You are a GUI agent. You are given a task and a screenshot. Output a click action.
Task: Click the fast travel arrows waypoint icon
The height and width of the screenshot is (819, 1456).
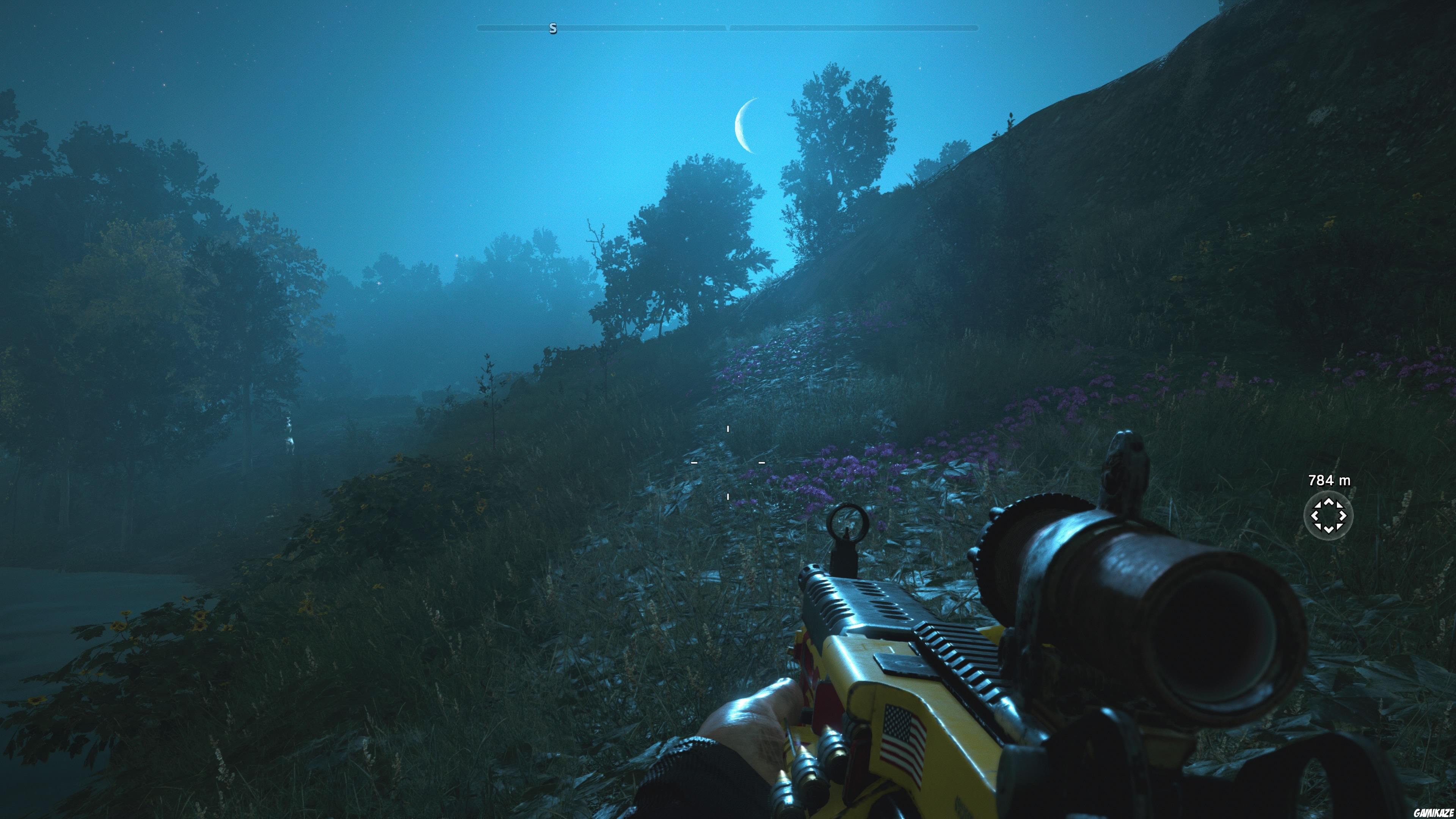point(1329,516)
